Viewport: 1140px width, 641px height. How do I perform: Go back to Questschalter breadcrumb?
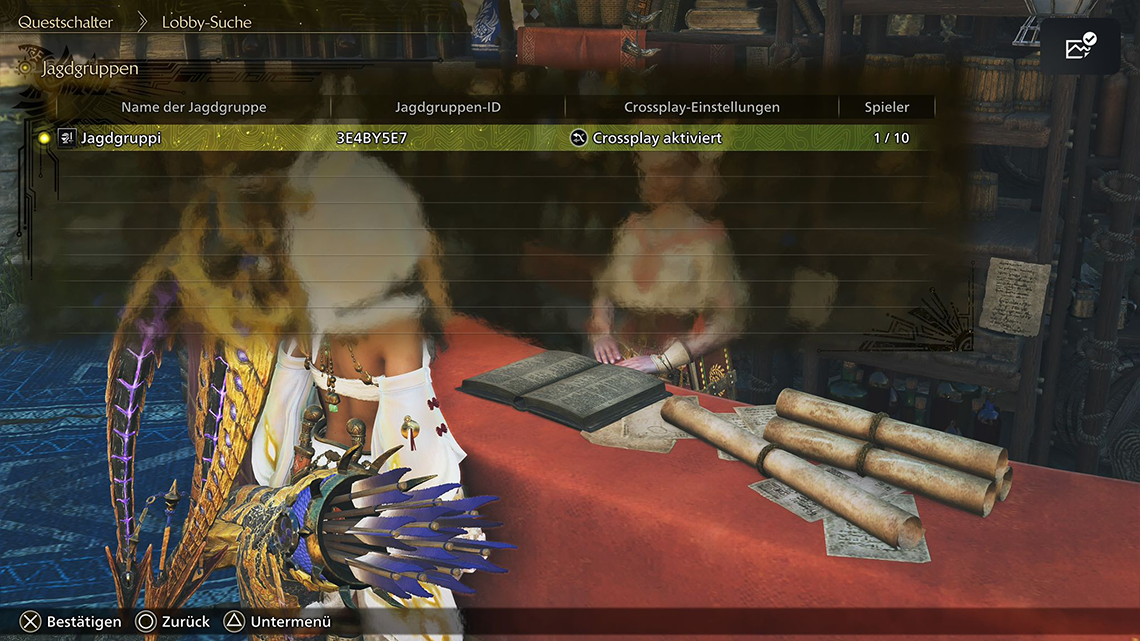[65, 21]
